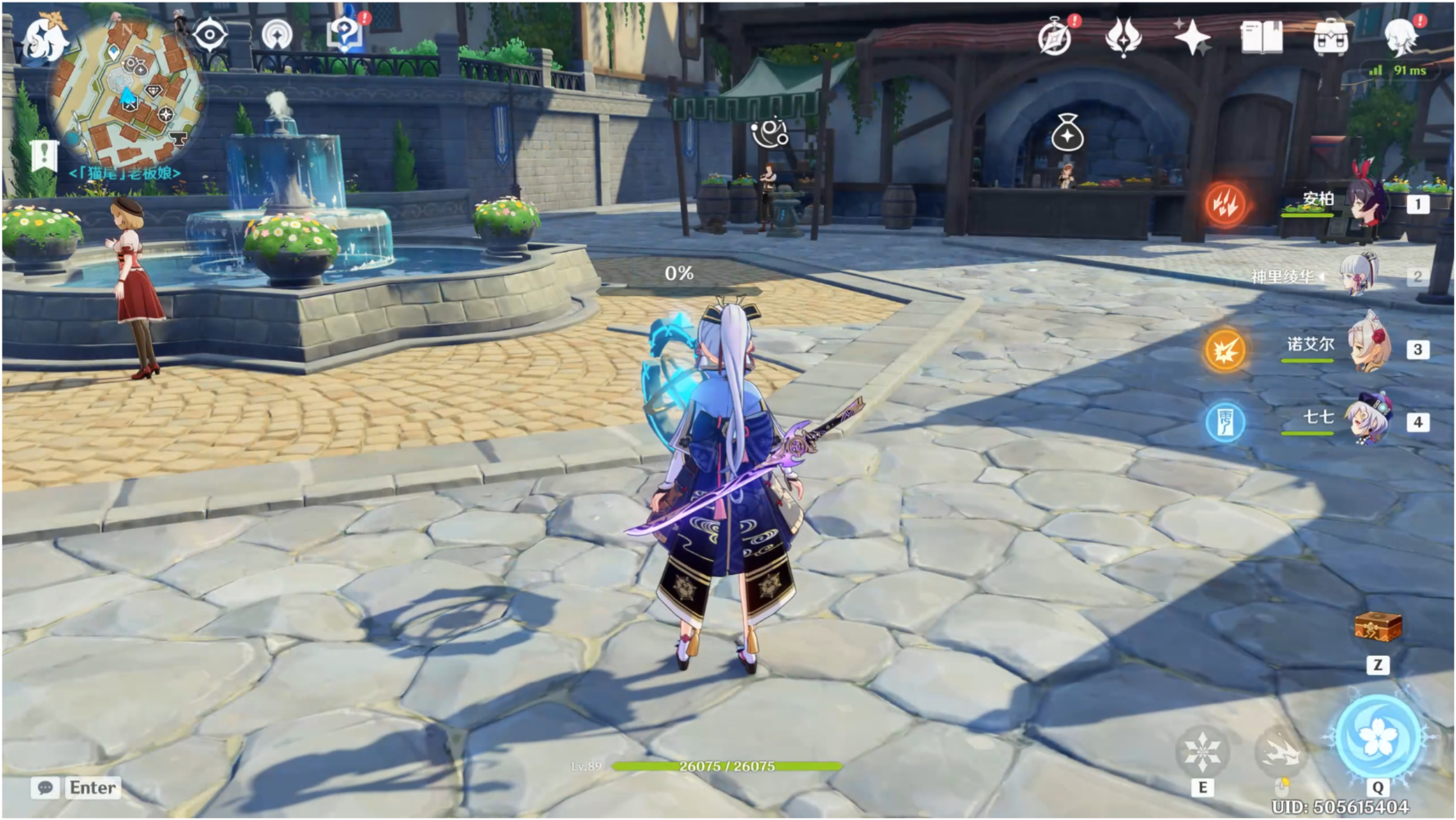Switch to party member 诺艾尔
The width and height of the screenshot is (1456, 820).
(1367, 348)
